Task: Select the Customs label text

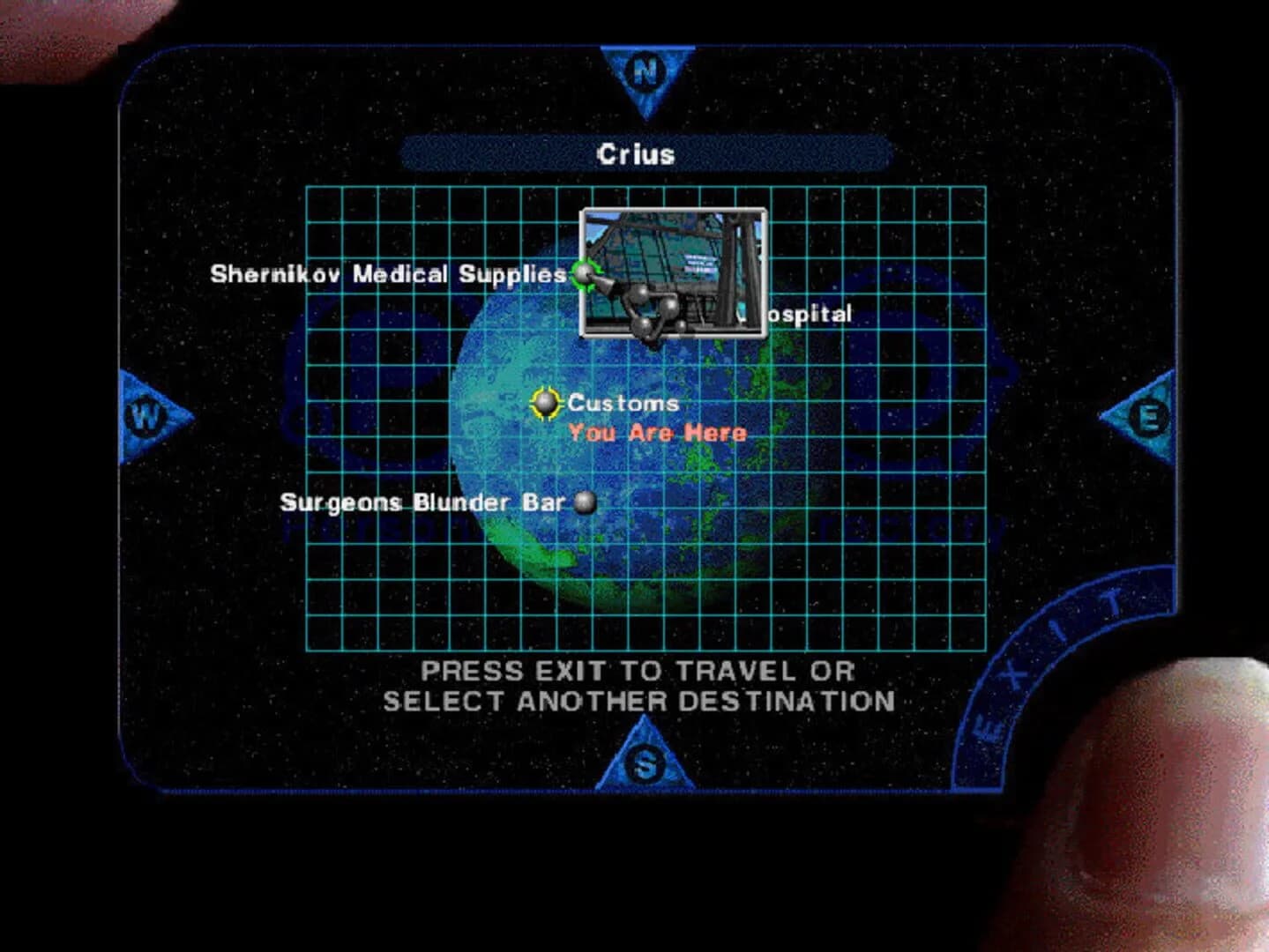Action: coord(623,403)
